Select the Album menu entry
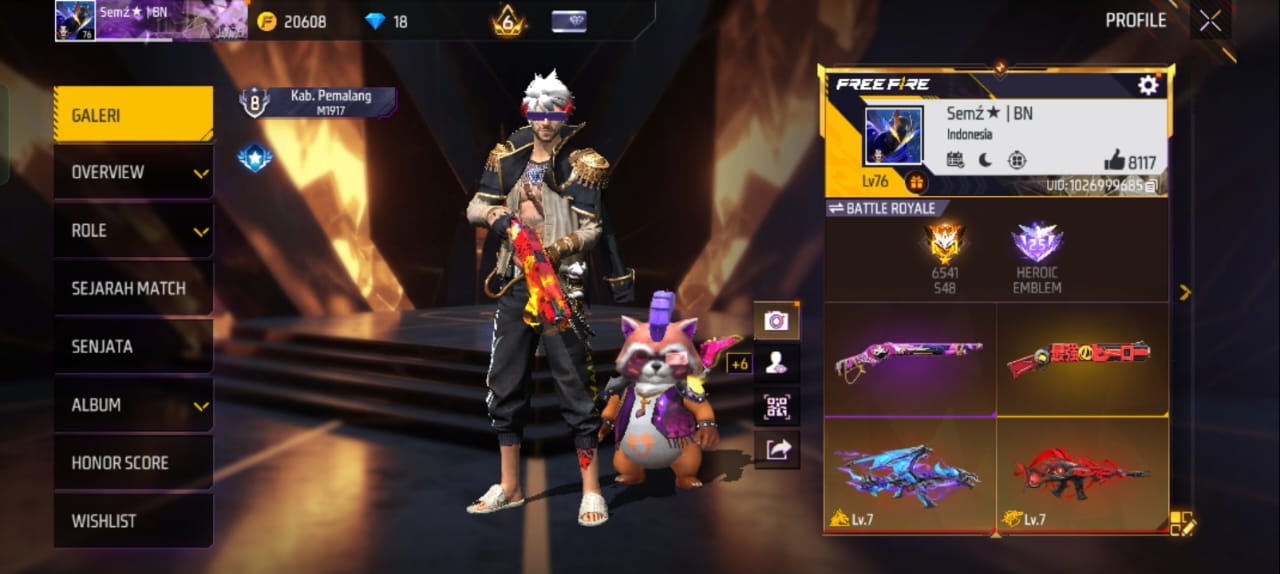 point(133,405)
